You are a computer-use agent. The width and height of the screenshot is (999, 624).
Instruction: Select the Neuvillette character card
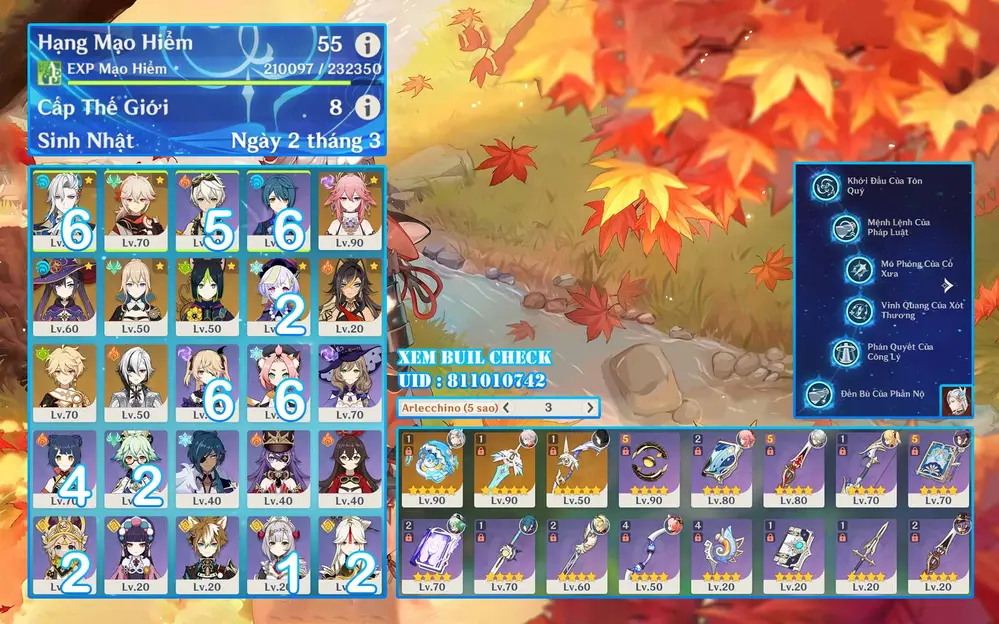(x=63, y=208)
